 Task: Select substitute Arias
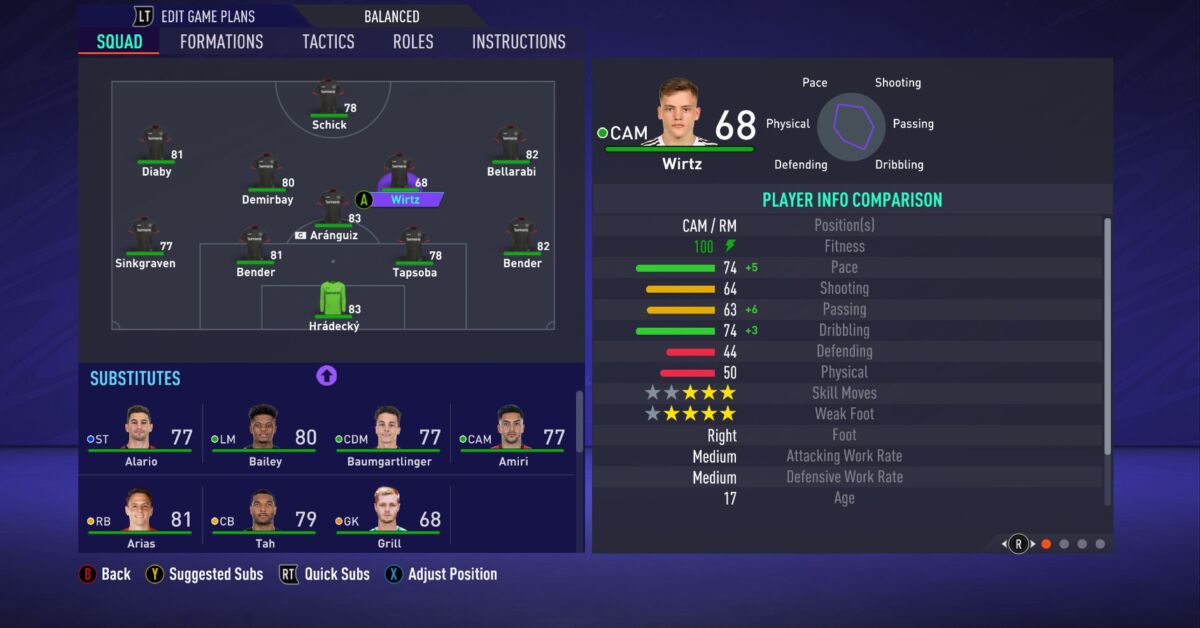tap(141, 516)
